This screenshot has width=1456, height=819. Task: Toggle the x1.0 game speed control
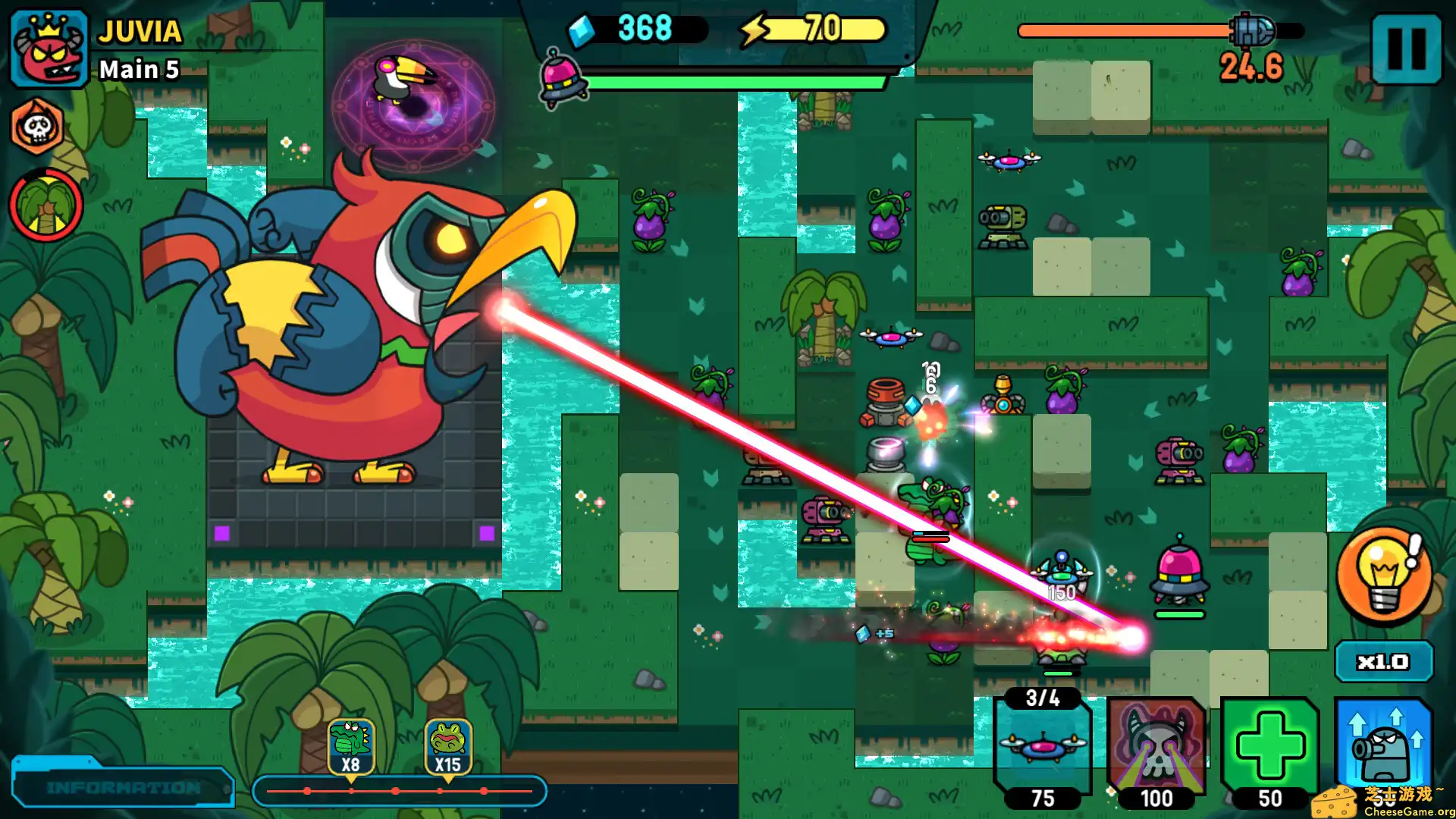1383,661
